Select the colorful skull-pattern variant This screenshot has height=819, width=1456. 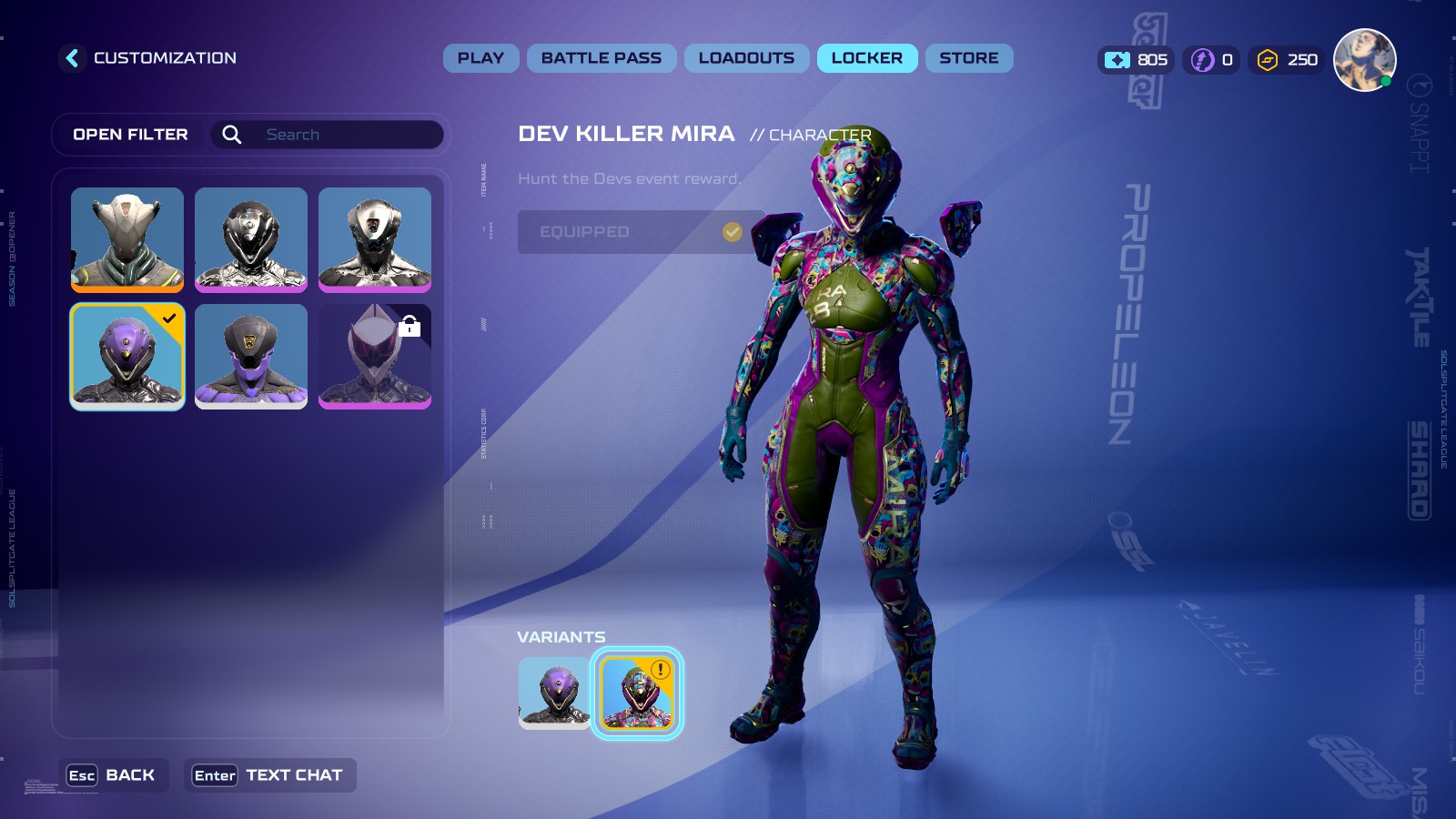637,693
